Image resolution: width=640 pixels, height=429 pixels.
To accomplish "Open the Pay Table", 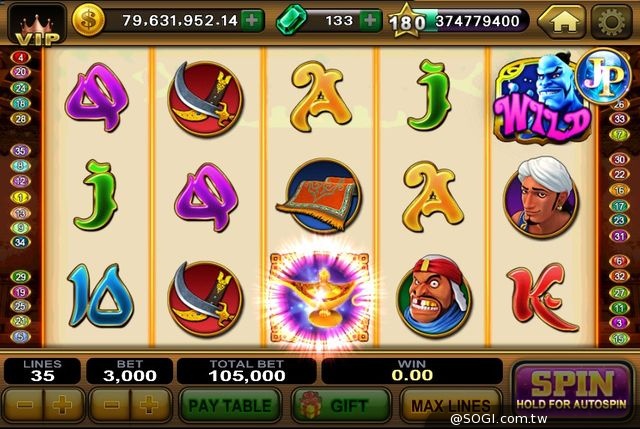I will pyautogui.click(x=232, y=405).
